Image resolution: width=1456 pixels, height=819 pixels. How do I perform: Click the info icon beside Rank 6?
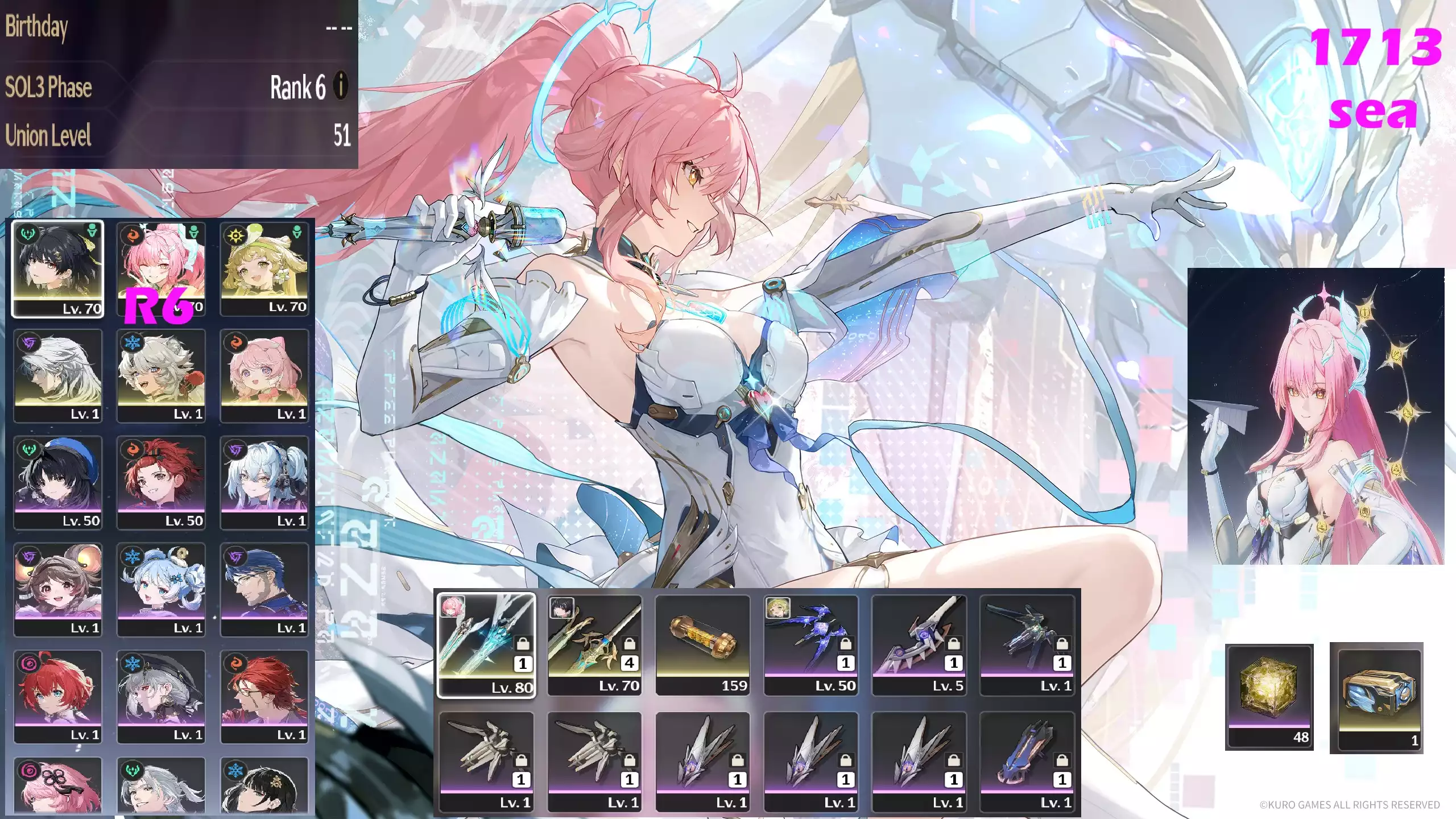[341, 87]
